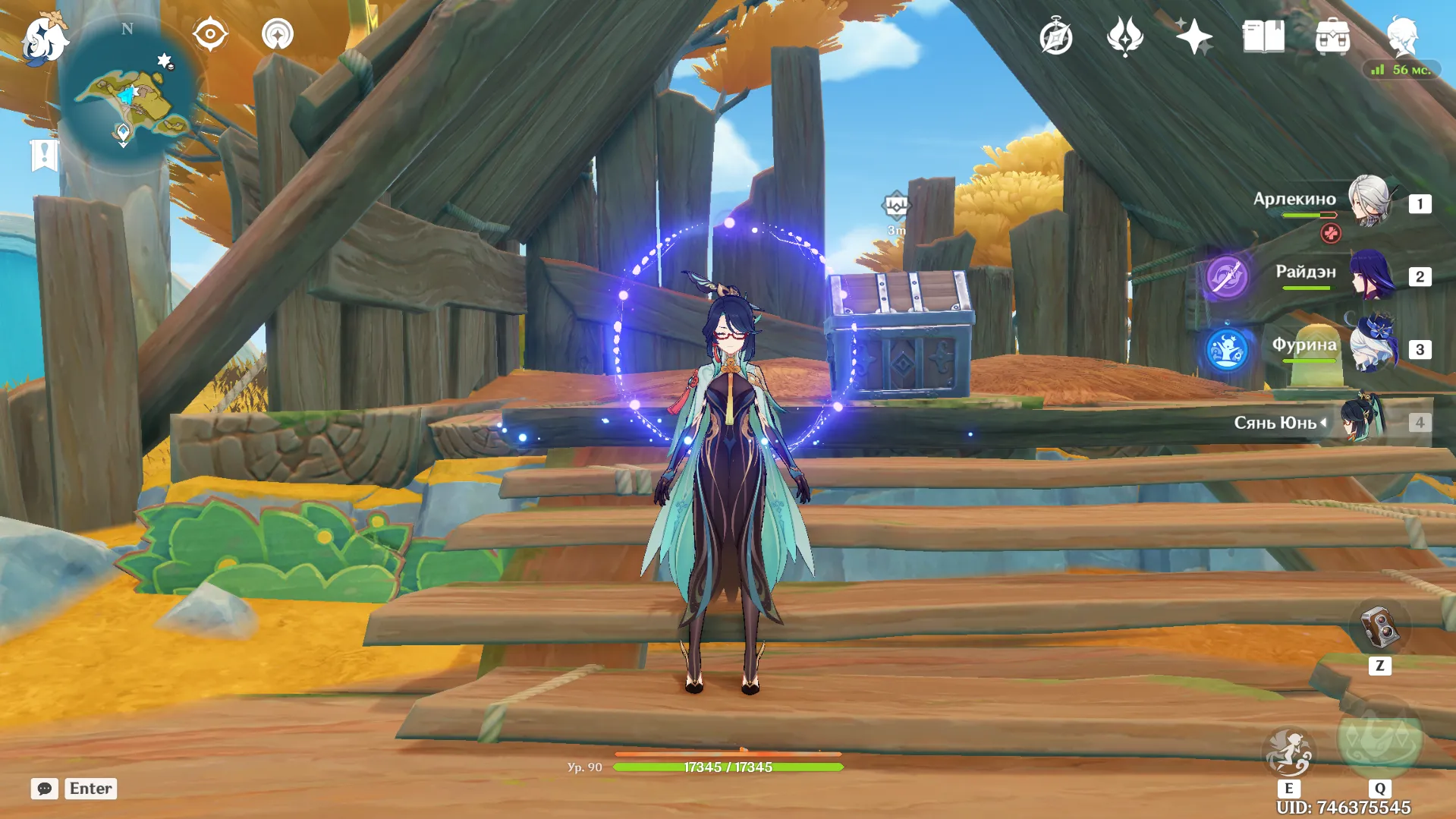Use Райдэн's purple elemental burst icon
Image resolution: width=1456 pixels, height=819 pixels.
click(1226, 276)
